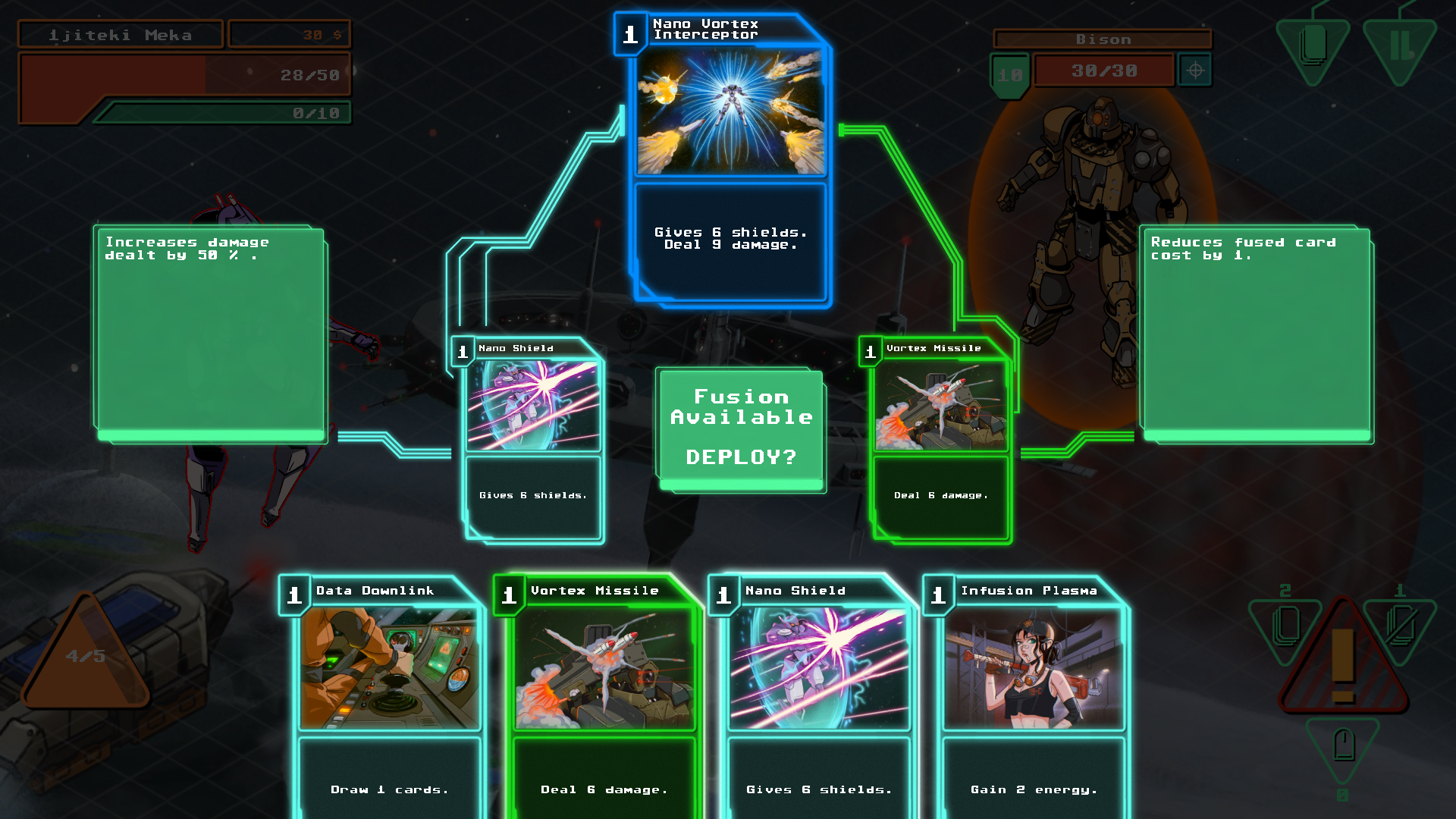Screen dimensions: 1456x819
Task: Click the Nano Shield fusion component card
Action: (x=533, y=440)
